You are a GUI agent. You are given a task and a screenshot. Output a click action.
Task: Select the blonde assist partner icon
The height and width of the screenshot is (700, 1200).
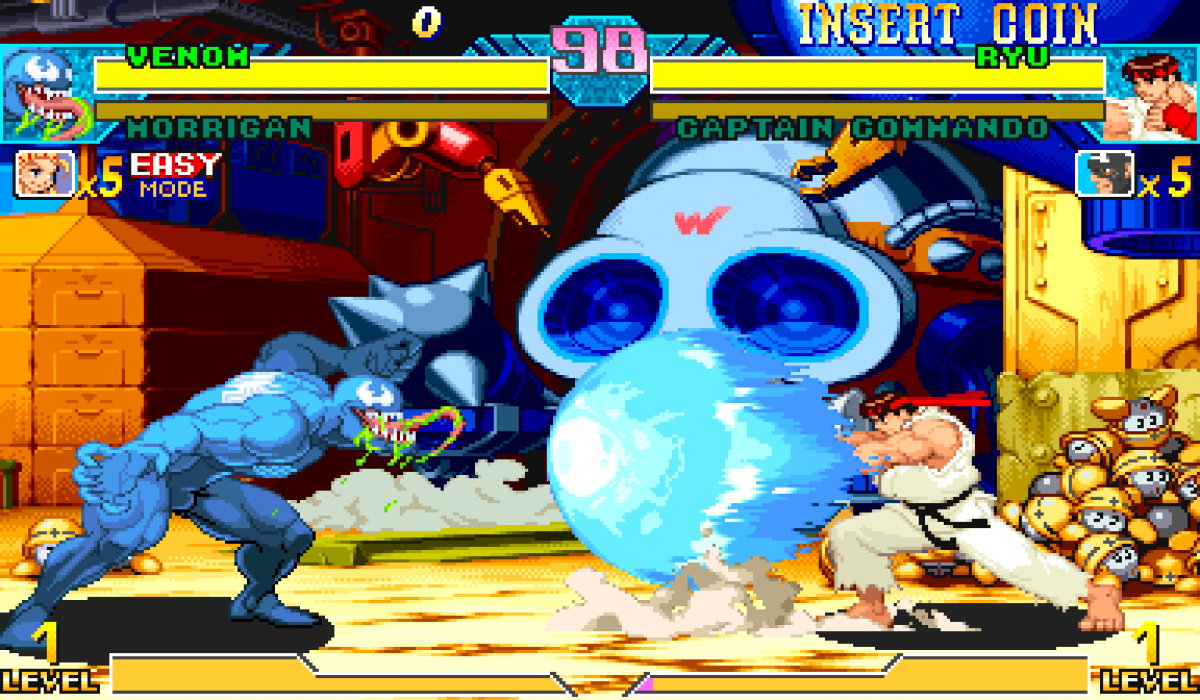point(45,173)
